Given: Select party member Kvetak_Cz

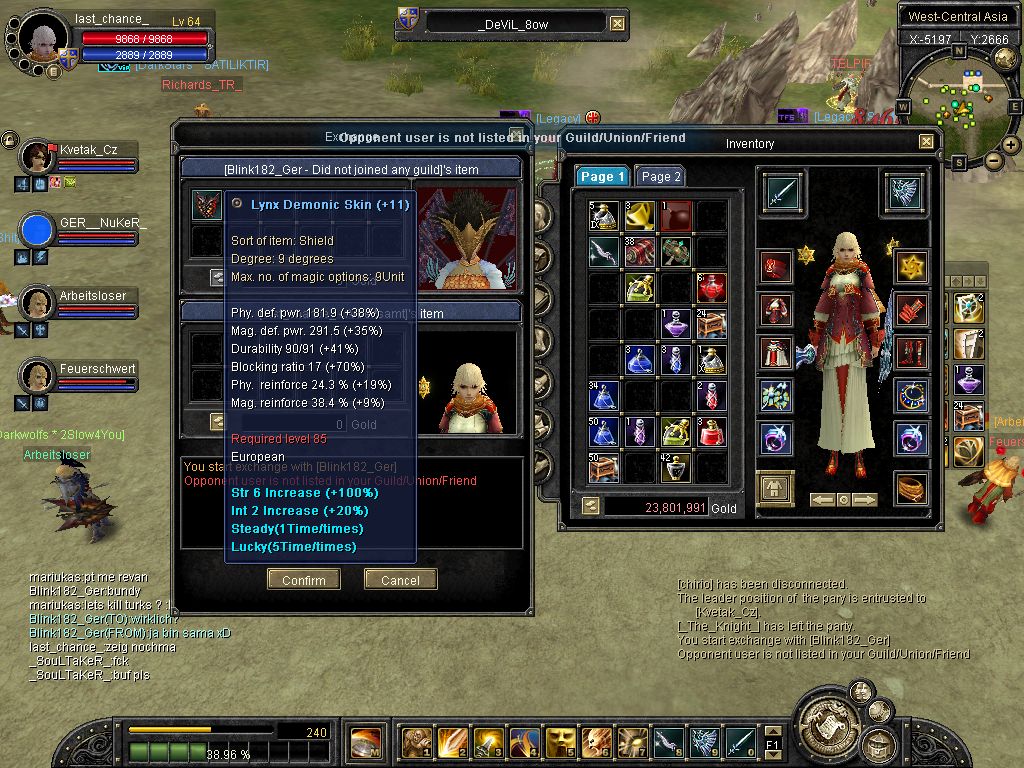Looking at the screenshot, I should (38, 157).
